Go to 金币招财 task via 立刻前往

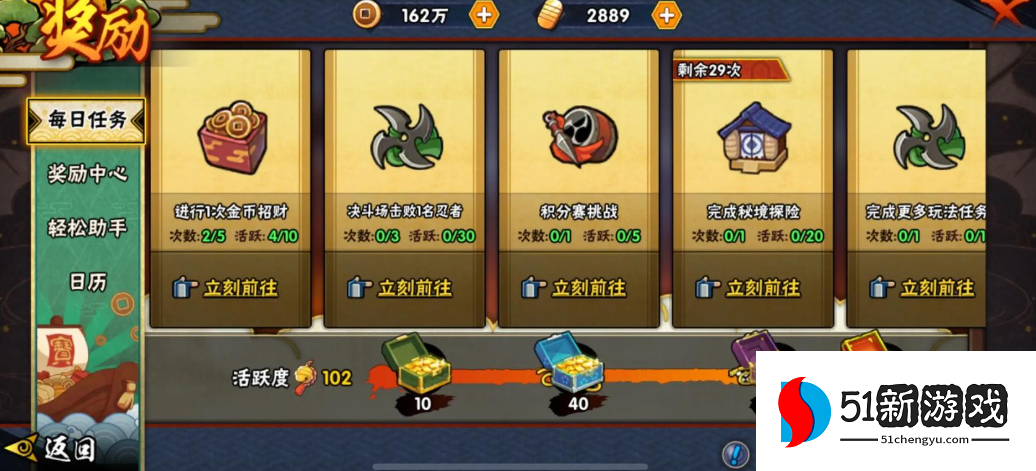[226, 288]
